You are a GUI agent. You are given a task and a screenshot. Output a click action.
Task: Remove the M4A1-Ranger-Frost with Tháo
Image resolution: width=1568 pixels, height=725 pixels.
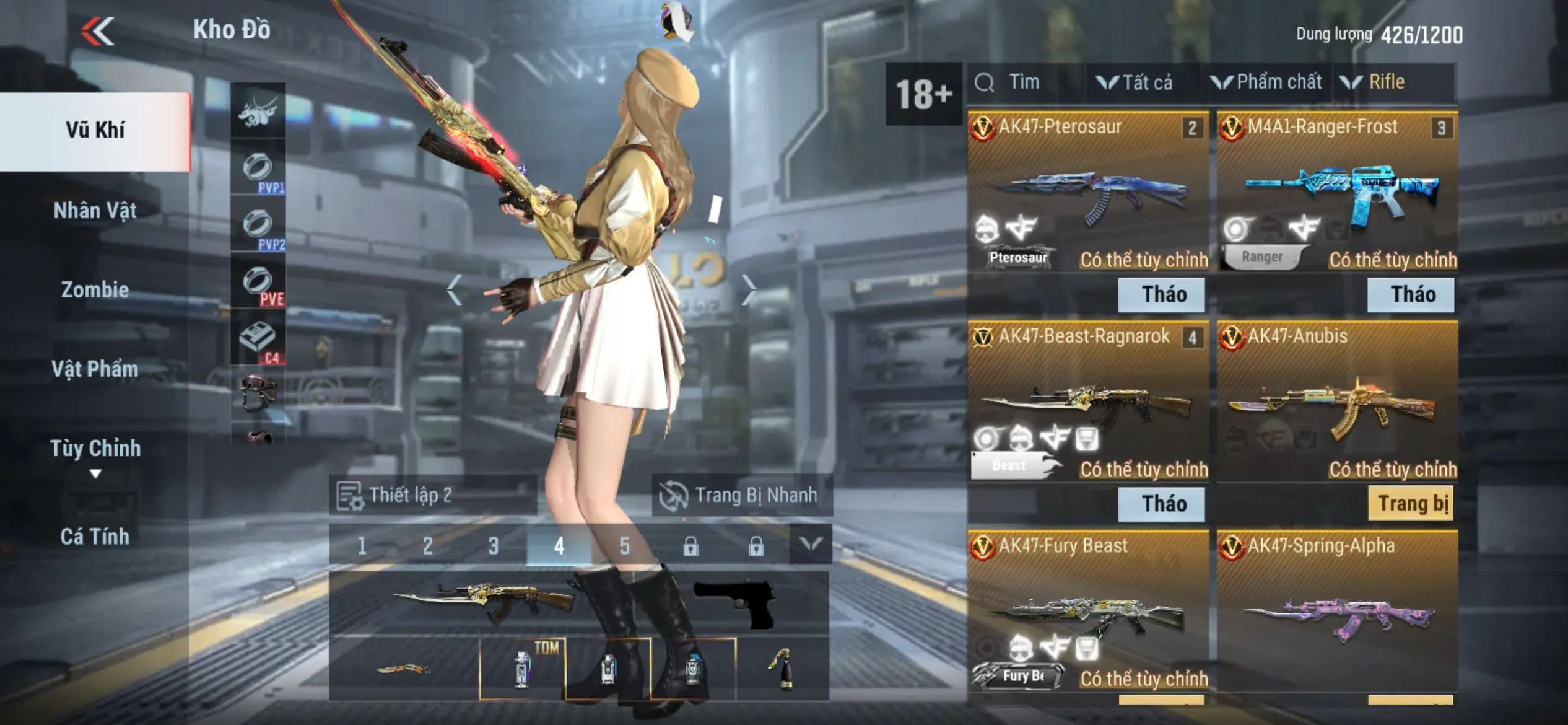point(1412,294)
